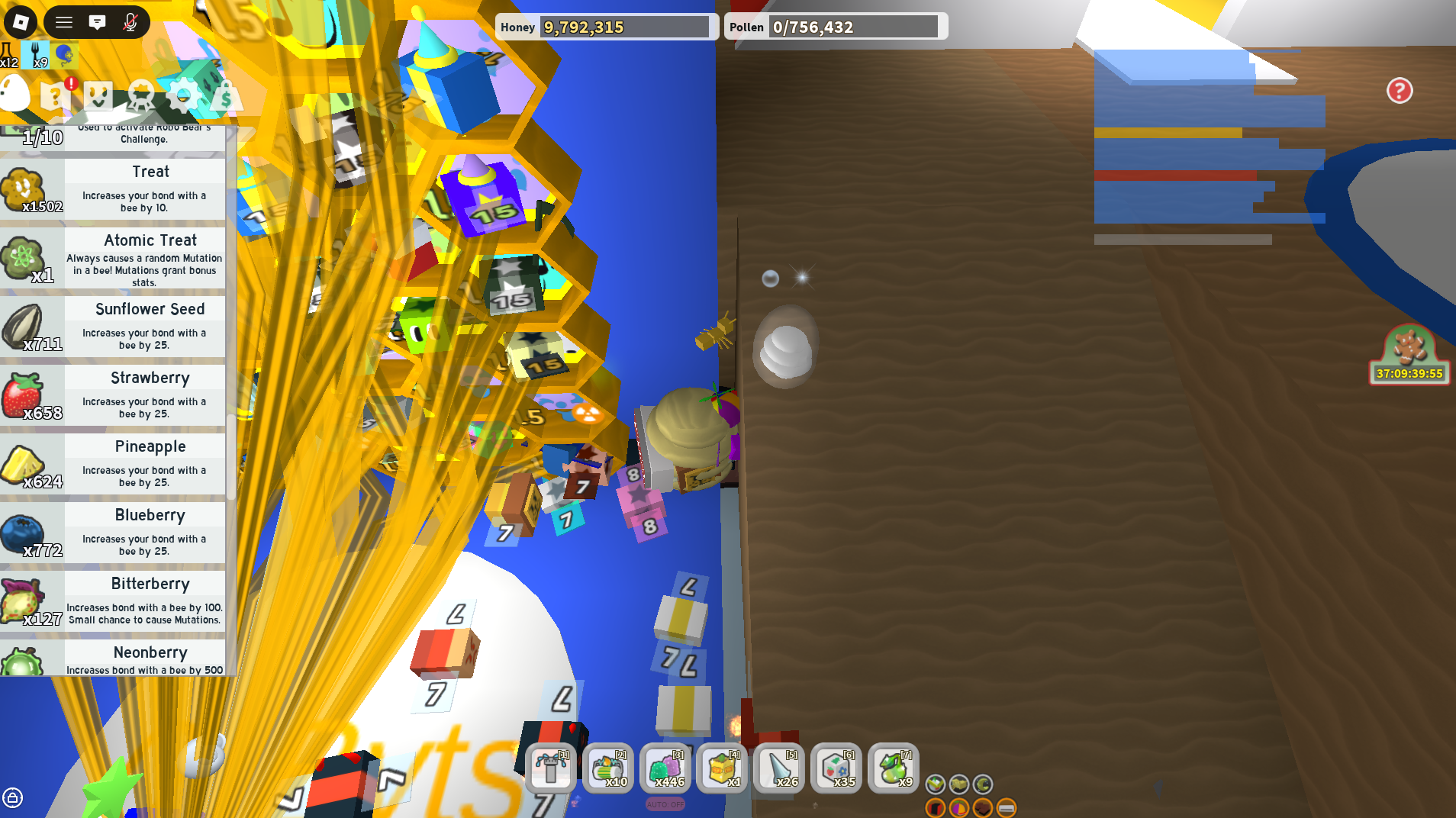Expand the Roblox hamburger menu

(x=63, y=22)
